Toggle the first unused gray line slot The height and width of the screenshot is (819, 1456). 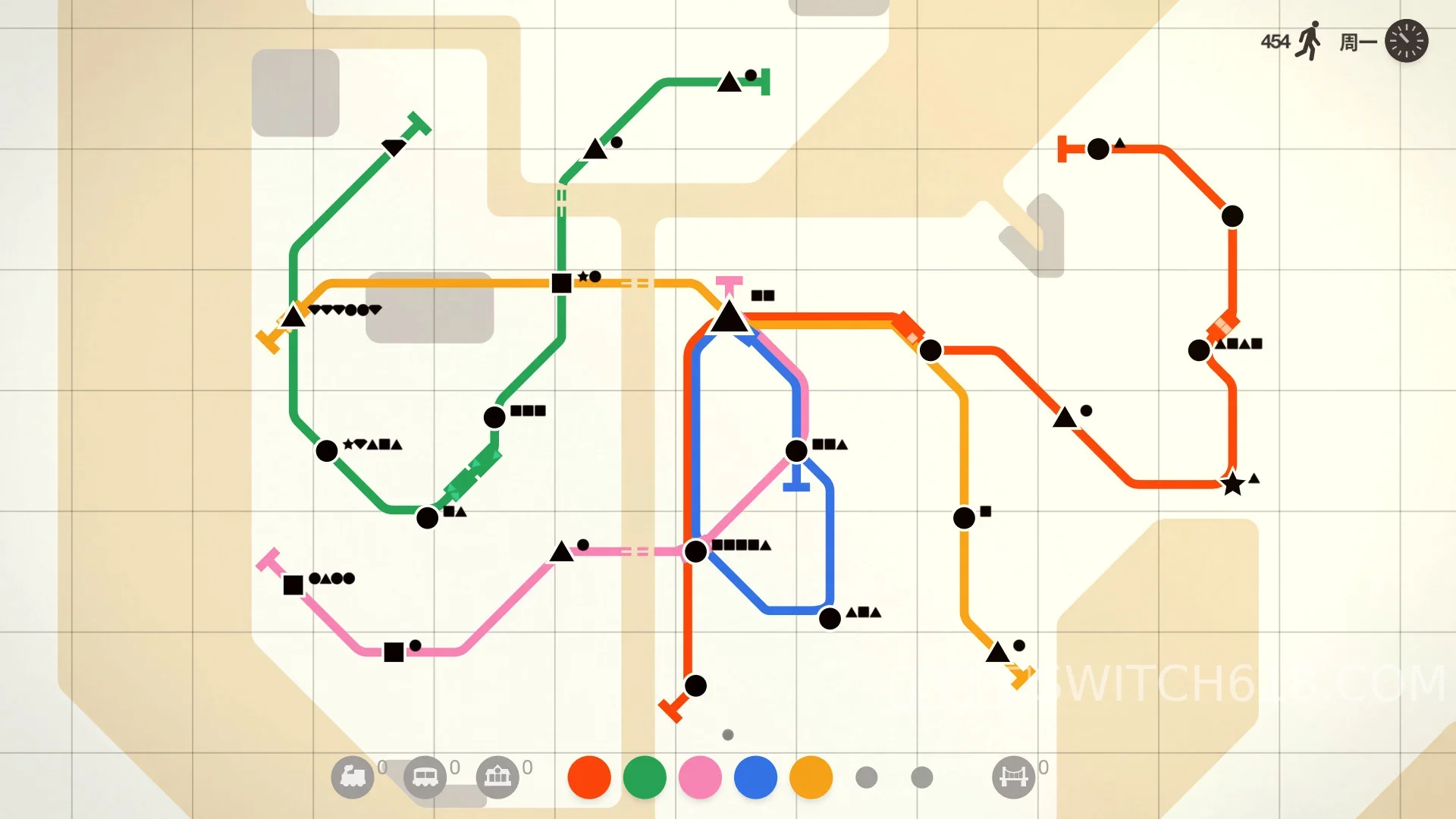(x=866, y=777)
